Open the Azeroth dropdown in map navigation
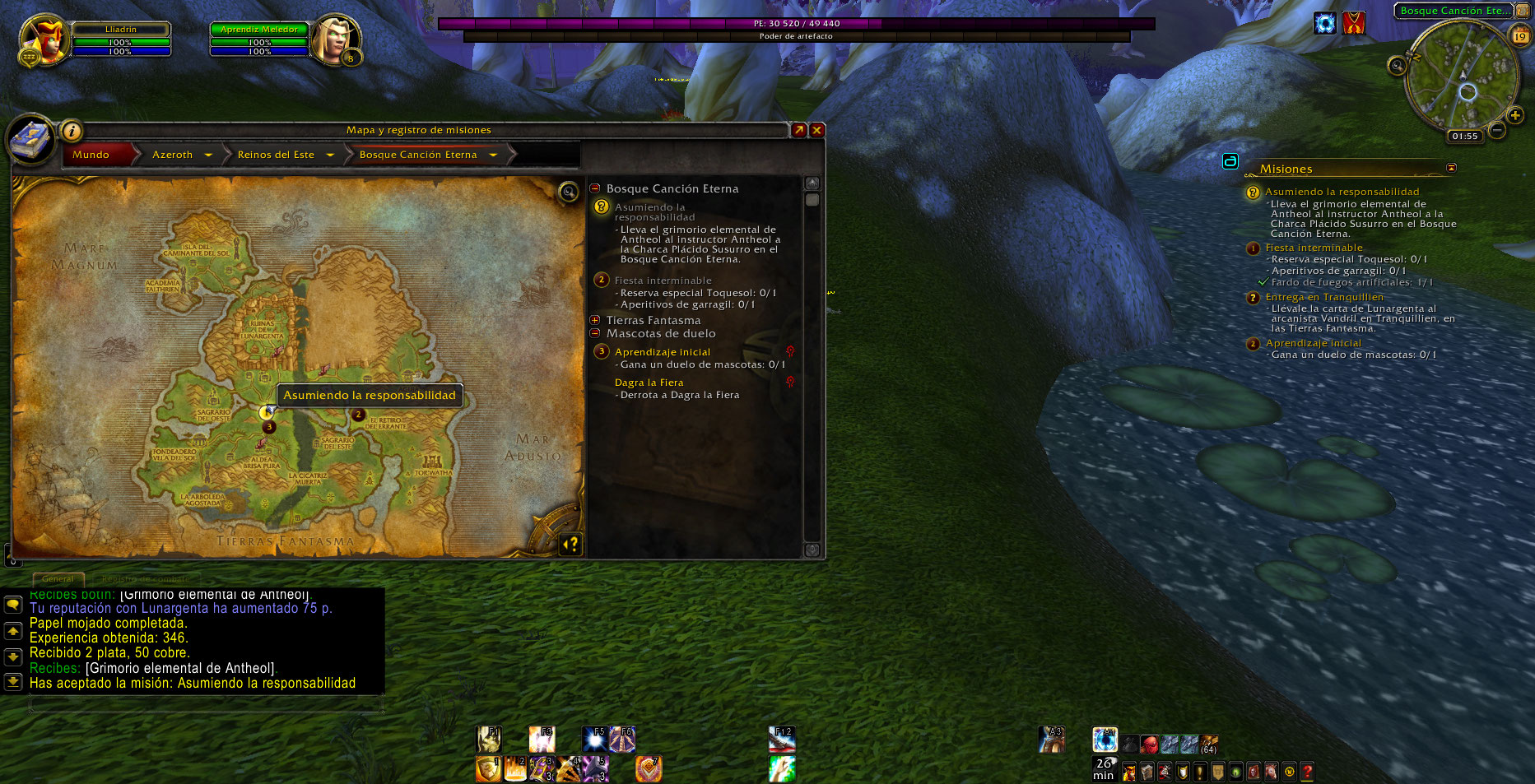 208,155
